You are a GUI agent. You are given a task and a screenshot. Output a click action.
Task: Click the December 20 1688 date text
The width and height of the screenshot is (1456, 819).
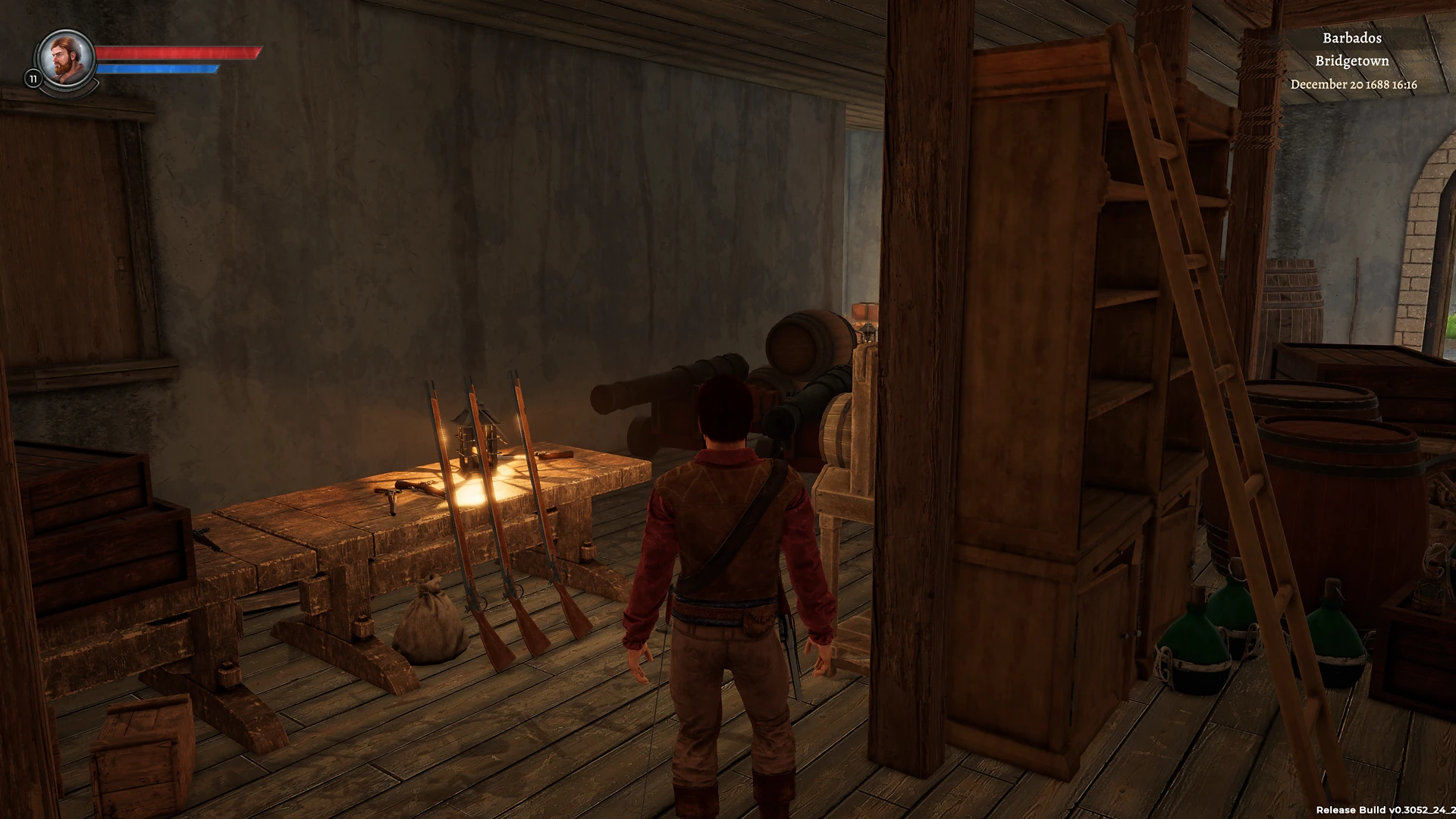coord(1354,86)
